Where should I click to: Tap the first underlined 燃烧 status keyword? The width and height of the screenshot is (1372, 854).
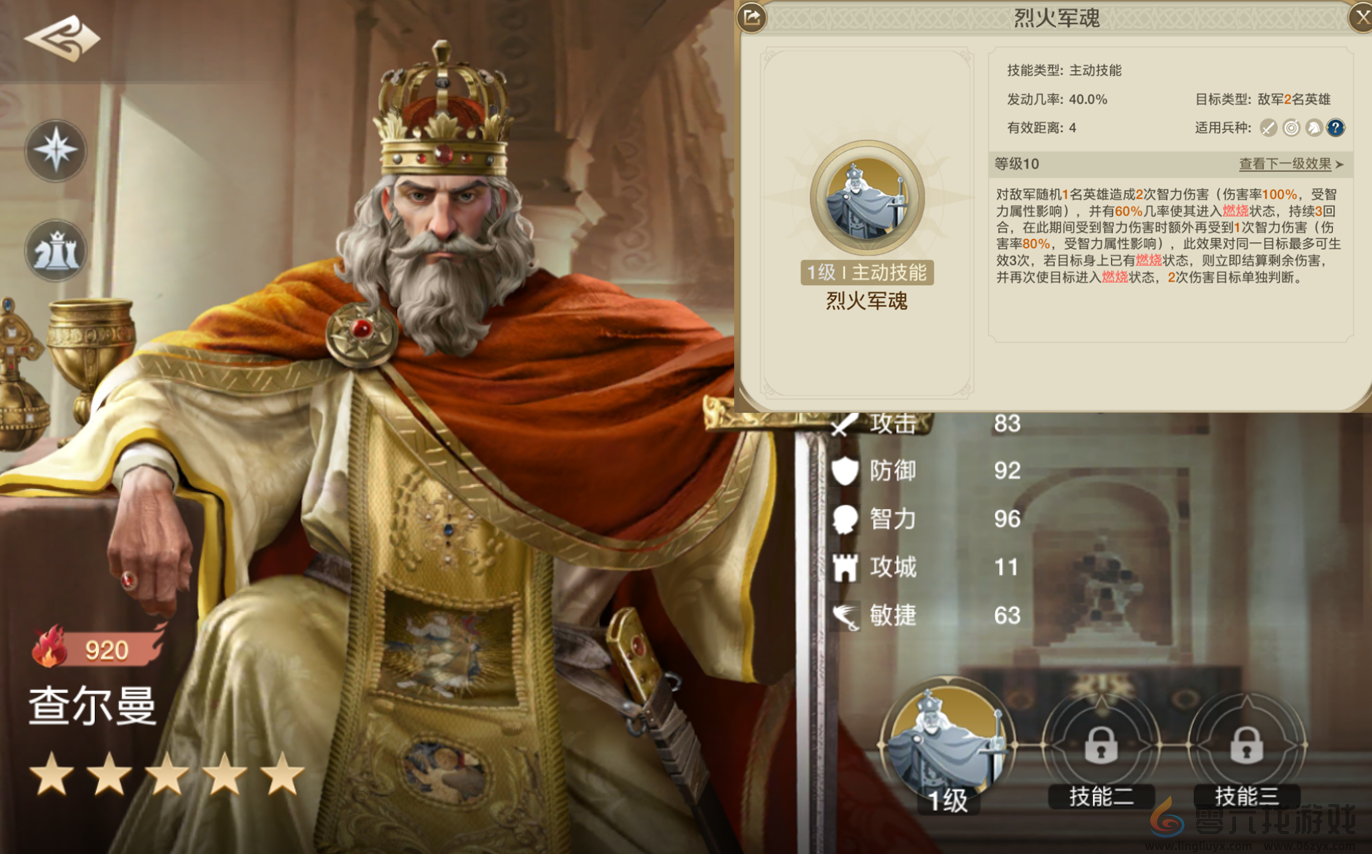pyautogui.click(x=1236, y=211)
